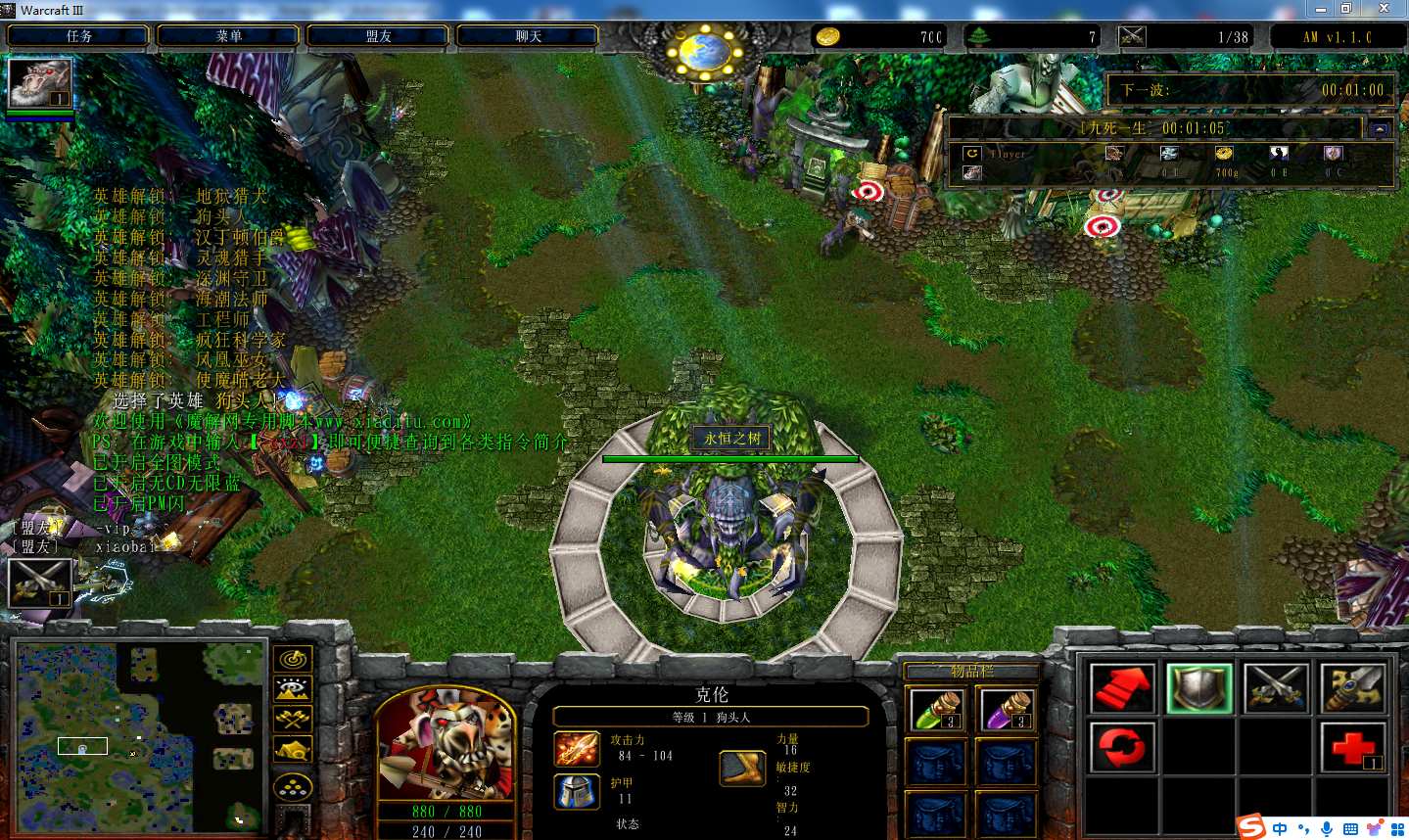Screen dimensions: 1409x840
Task: Toggle minimap creep camps display button
Action: [293, 751]
